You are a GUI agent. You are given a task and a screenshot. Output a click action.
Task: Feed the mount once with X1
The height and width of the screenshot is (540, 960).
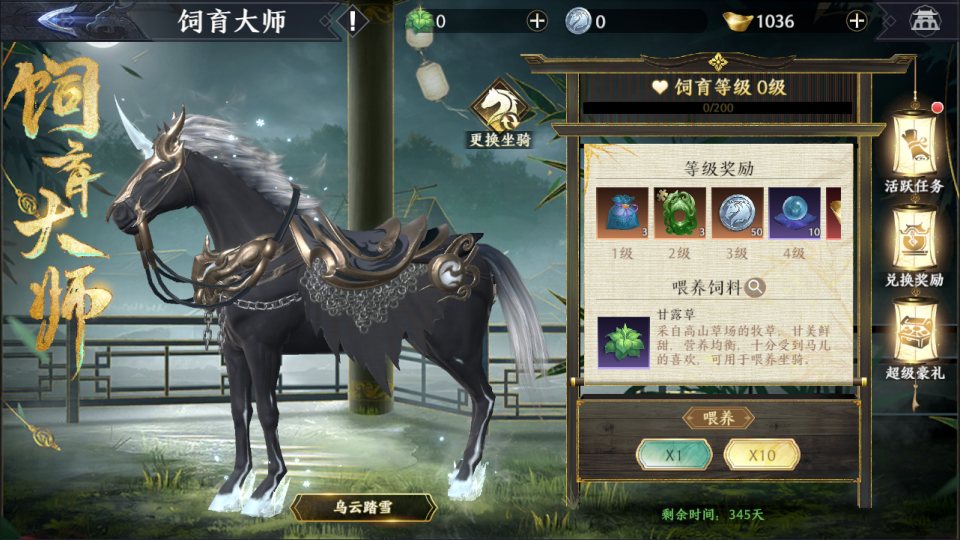pos(674,455)
